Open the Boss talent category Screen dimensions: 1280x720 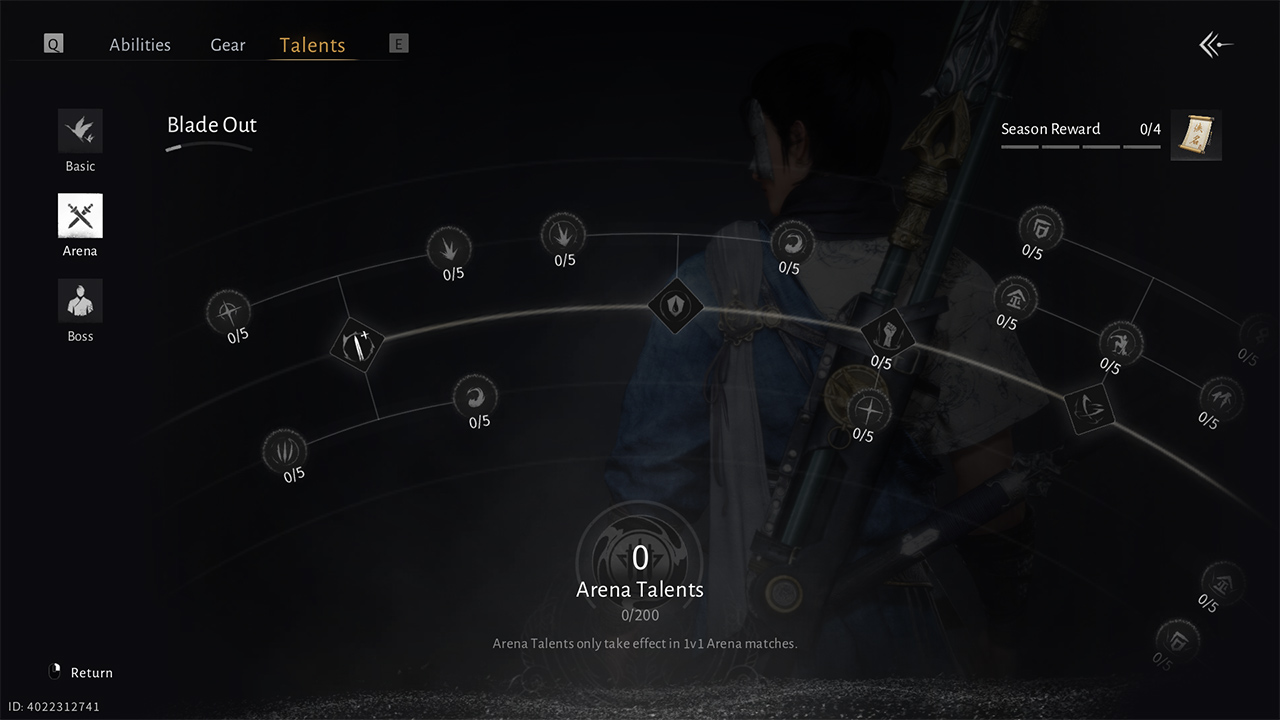click(80, 302)
